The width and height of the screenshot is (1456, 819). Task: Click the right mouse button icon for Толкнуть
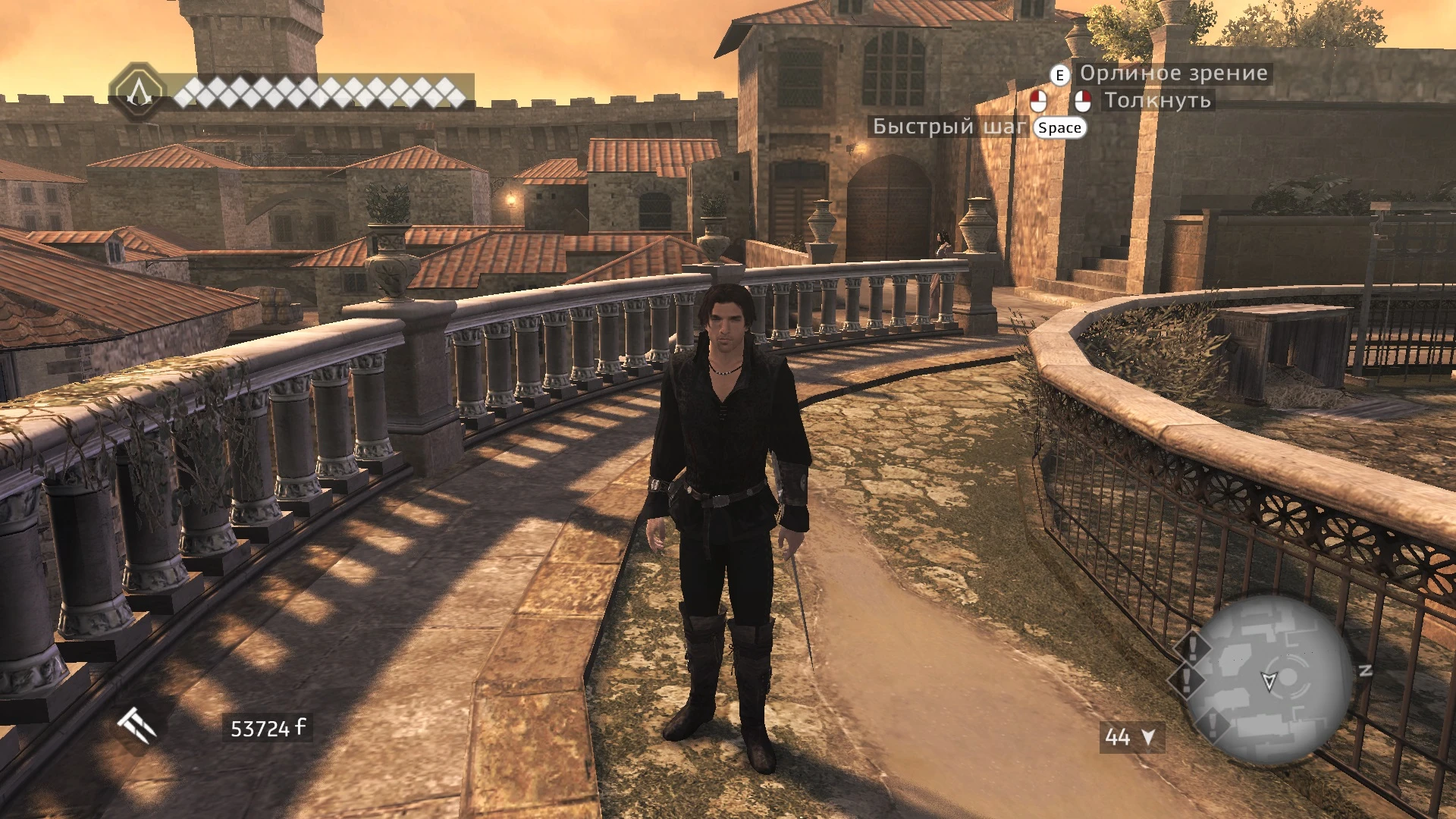[1083, 99]
